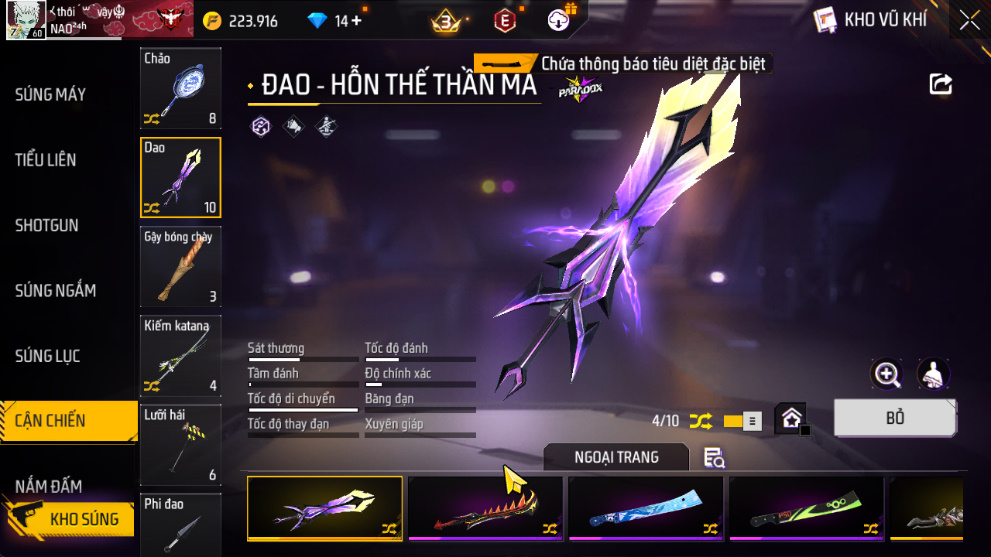Select the Lưỡi hái weapon
991x557 pixels.
pyautogui.click(x=180, y=444)
